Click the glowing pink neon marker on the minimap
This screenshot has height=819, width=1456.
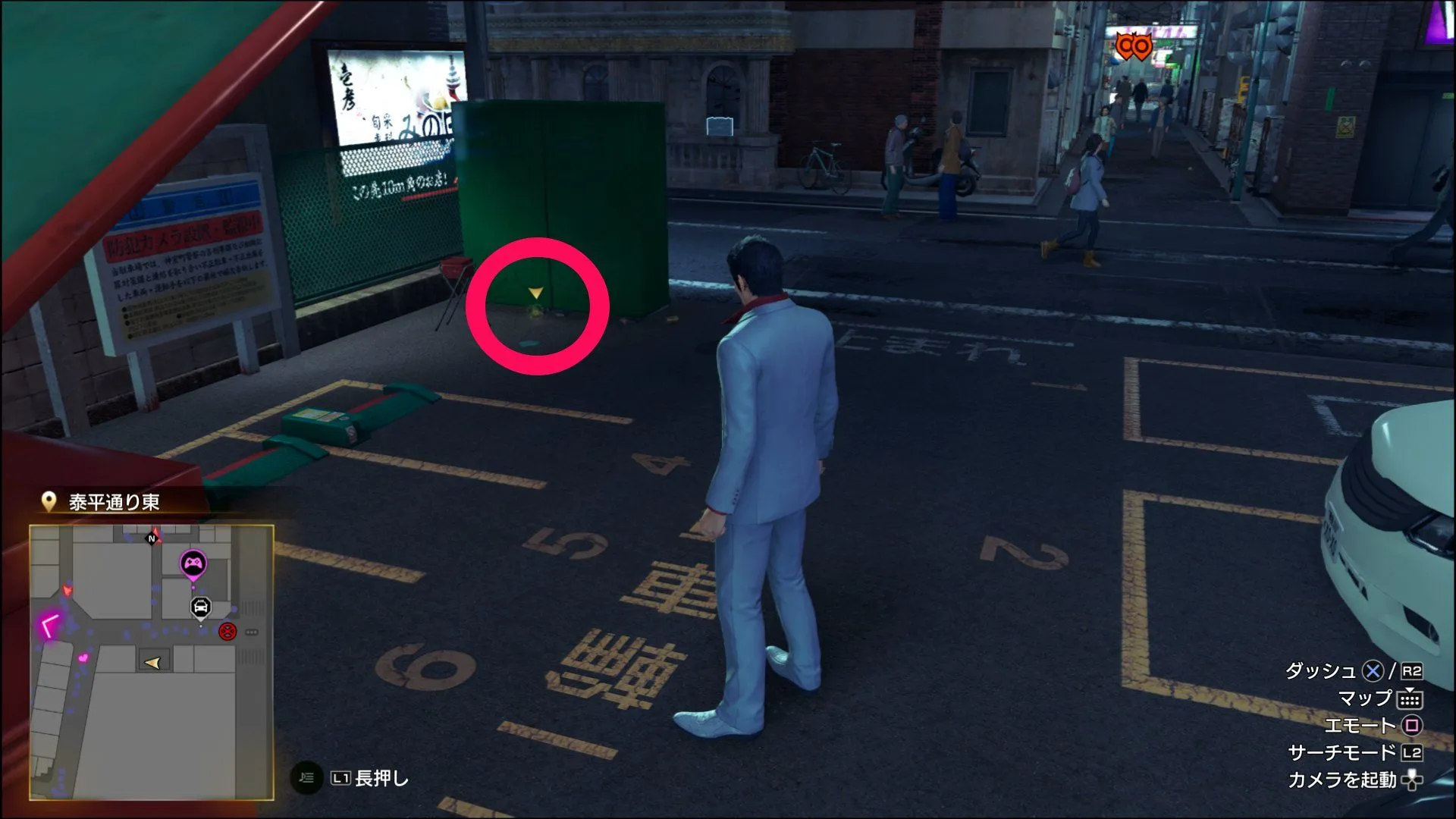49,624
